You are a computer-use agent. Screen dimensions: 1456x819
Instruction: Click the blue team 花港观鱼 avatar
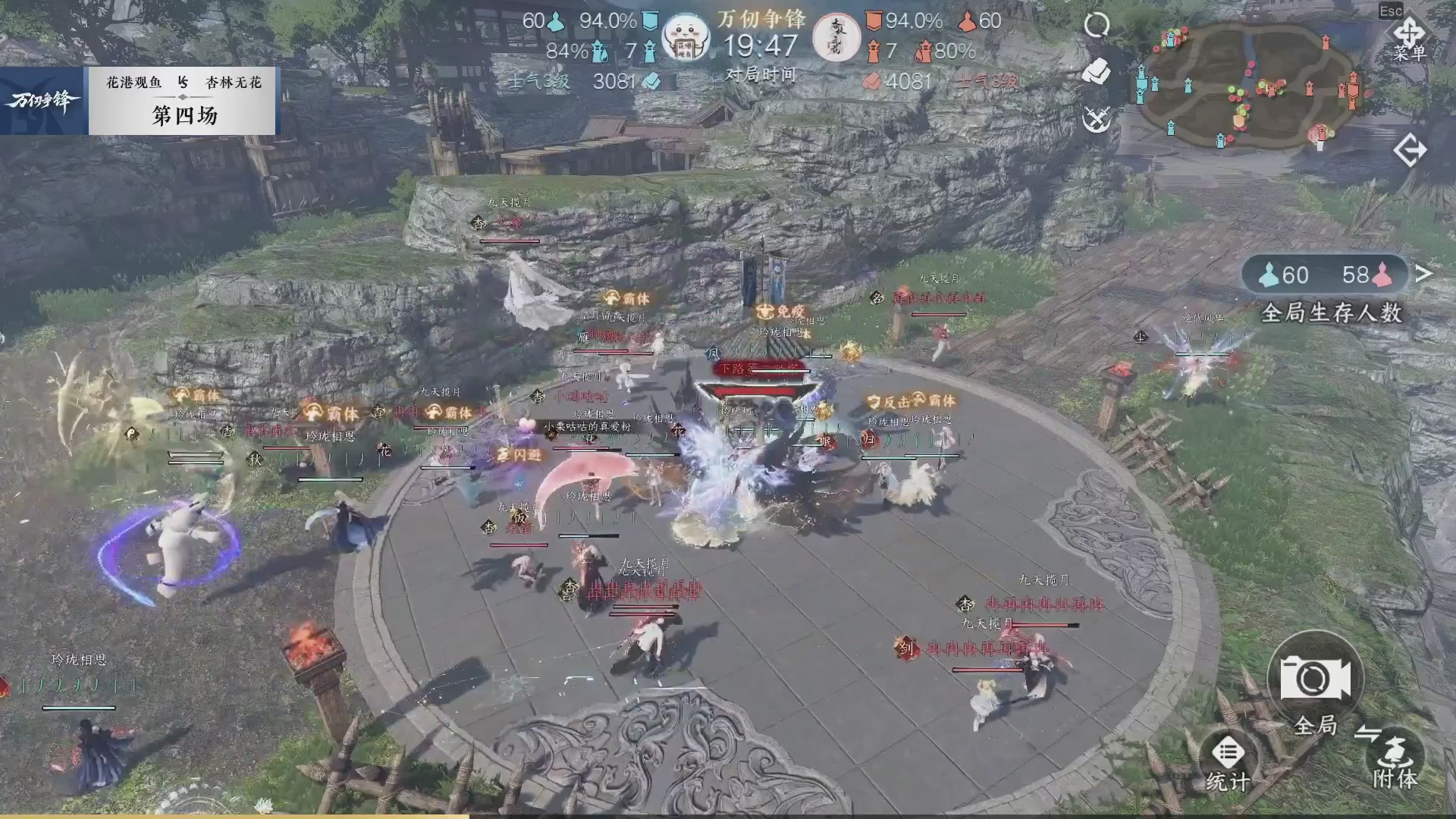[x=686, y=34]
